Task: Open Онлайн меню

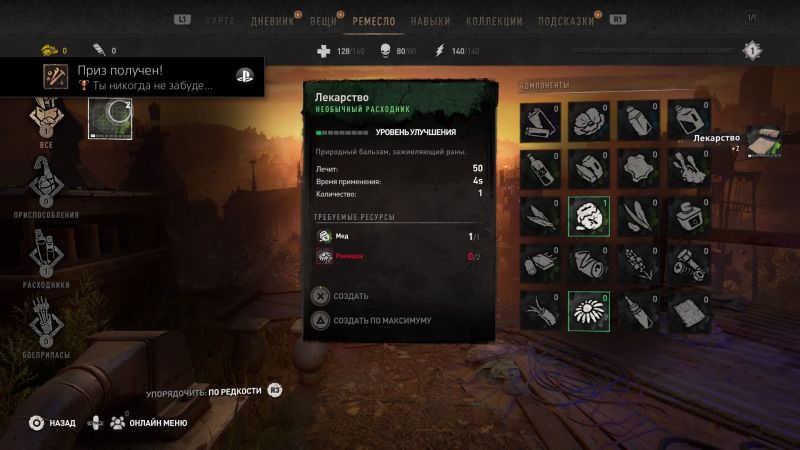Action: [150, 423]
